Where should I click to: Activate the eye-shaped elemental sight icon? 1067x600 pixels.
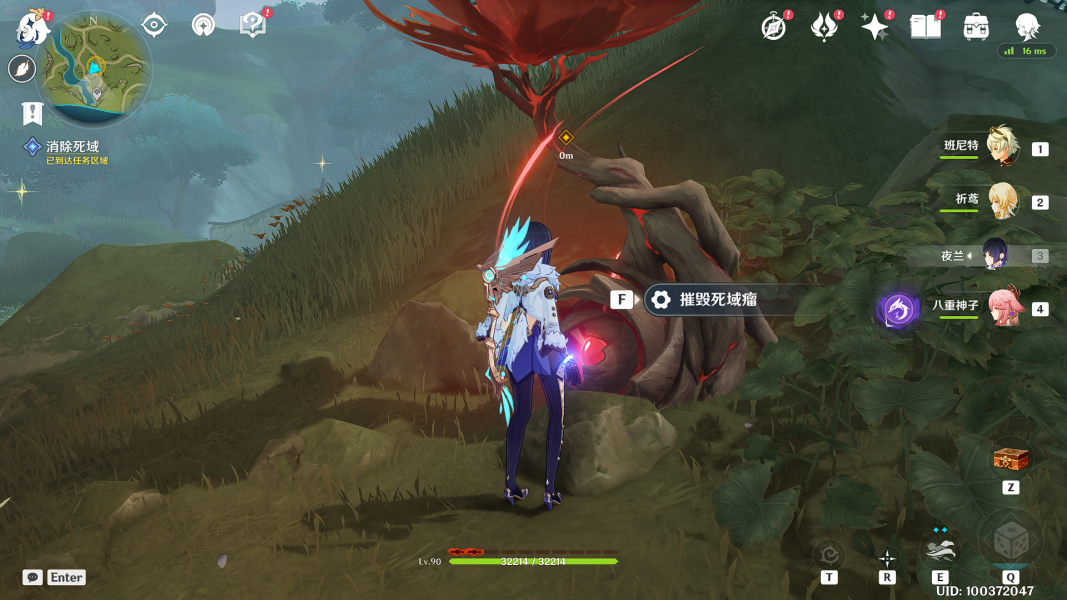pyautogui.click(x=153, y=25)
